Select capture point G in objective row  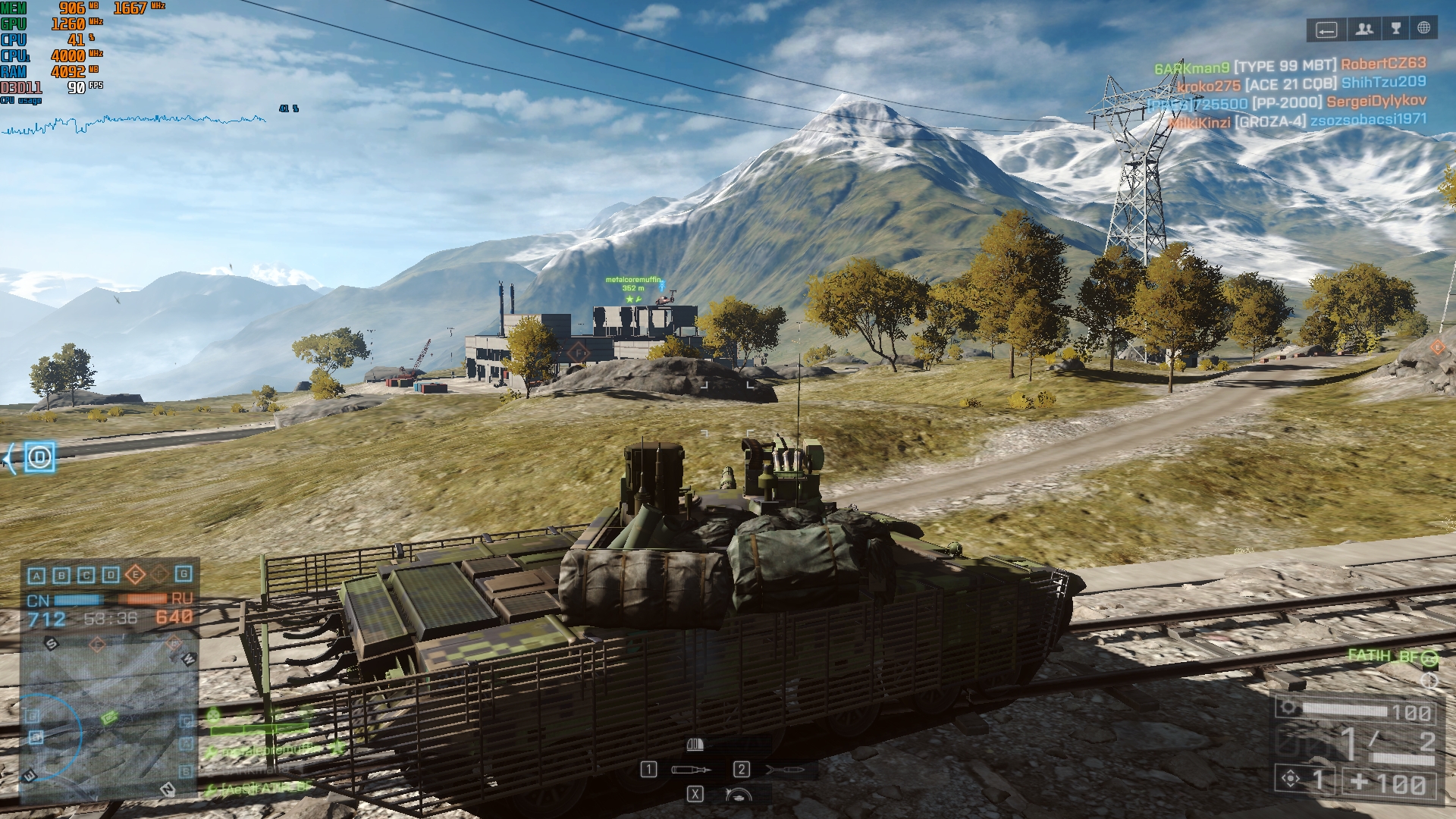(x=184, y=575)
